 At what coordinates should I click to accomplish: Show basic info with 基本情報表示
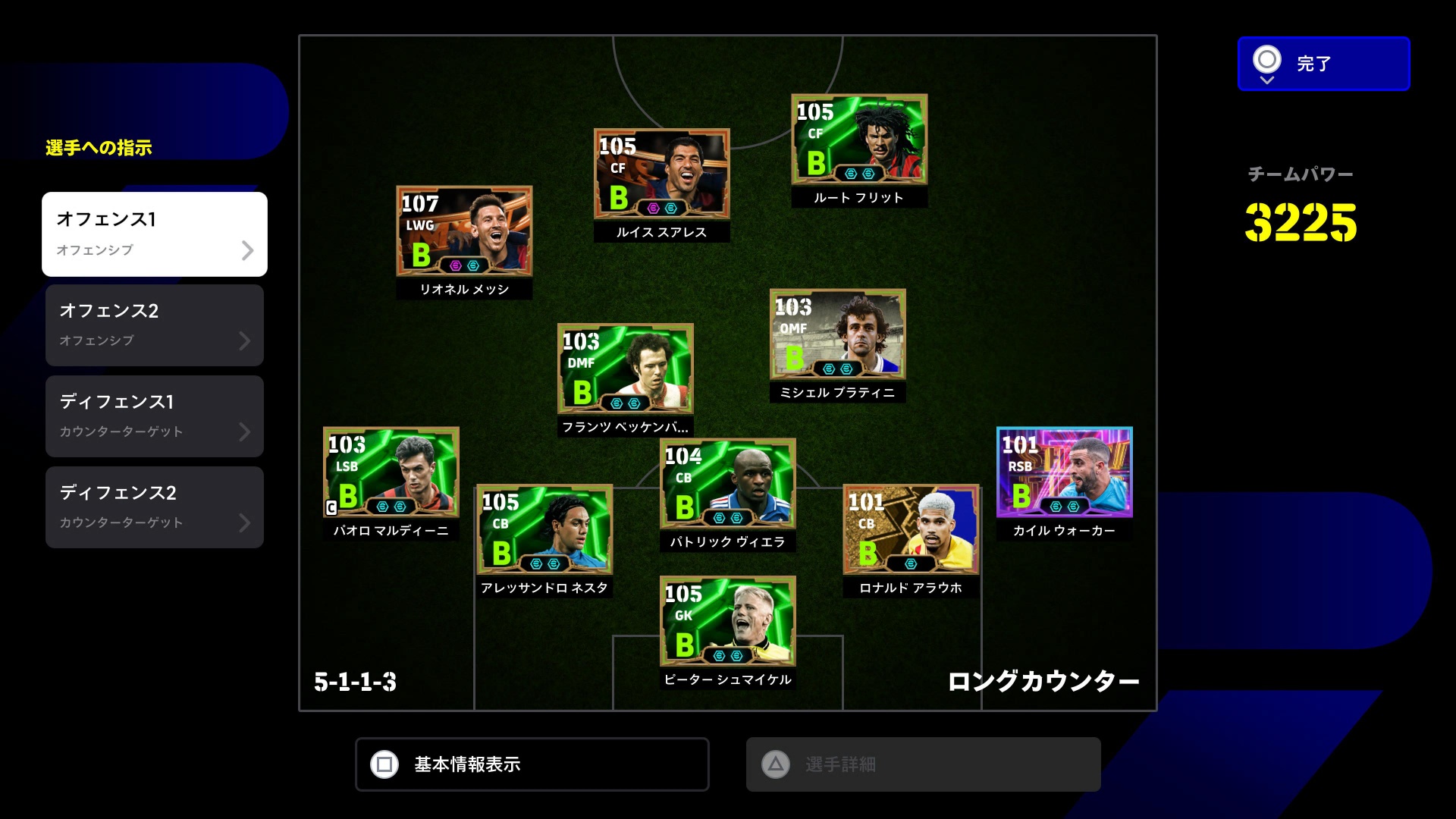point(532,764)
